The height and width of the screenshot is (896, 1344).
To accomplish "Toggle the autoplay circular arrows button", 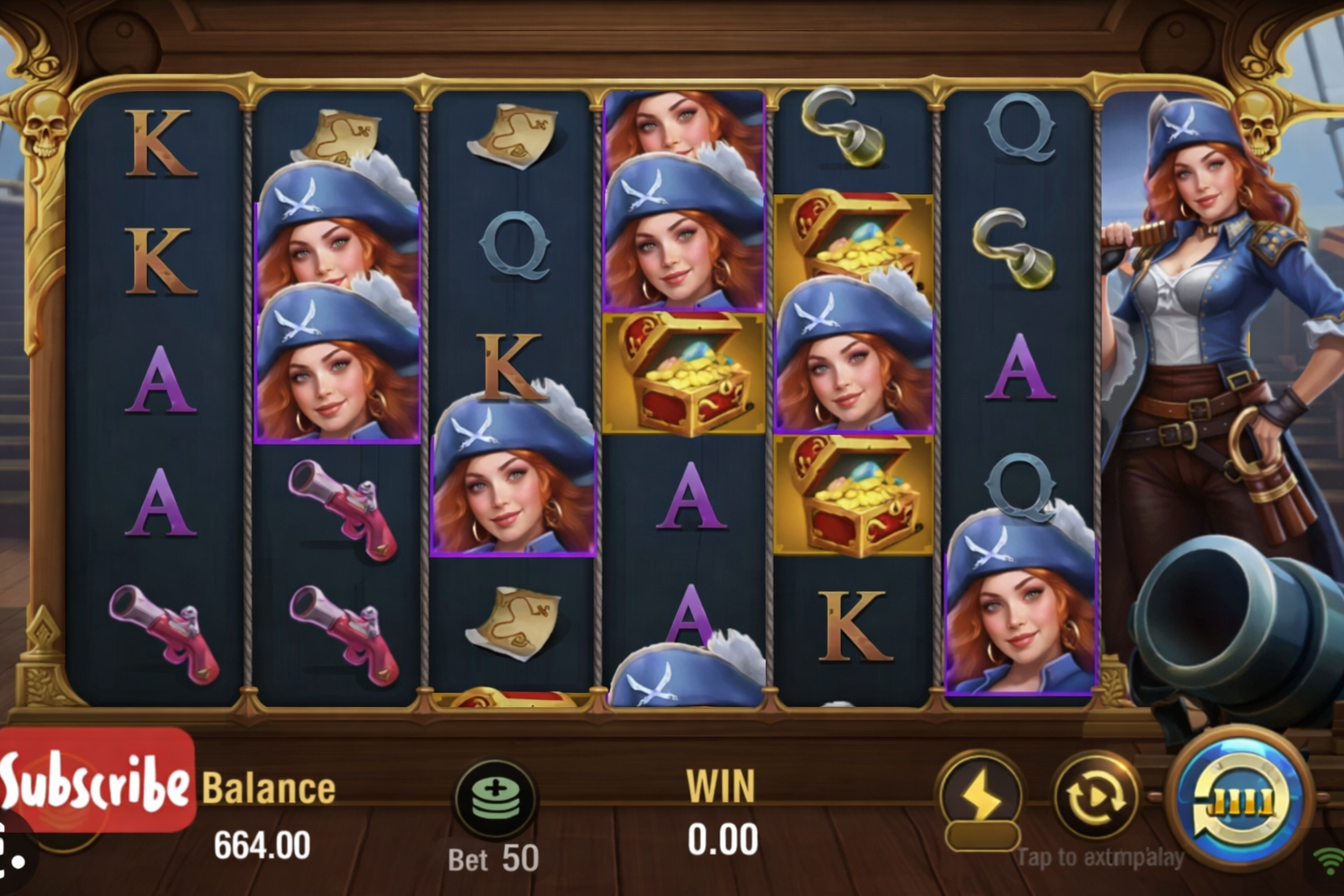I will (1095, 797).
